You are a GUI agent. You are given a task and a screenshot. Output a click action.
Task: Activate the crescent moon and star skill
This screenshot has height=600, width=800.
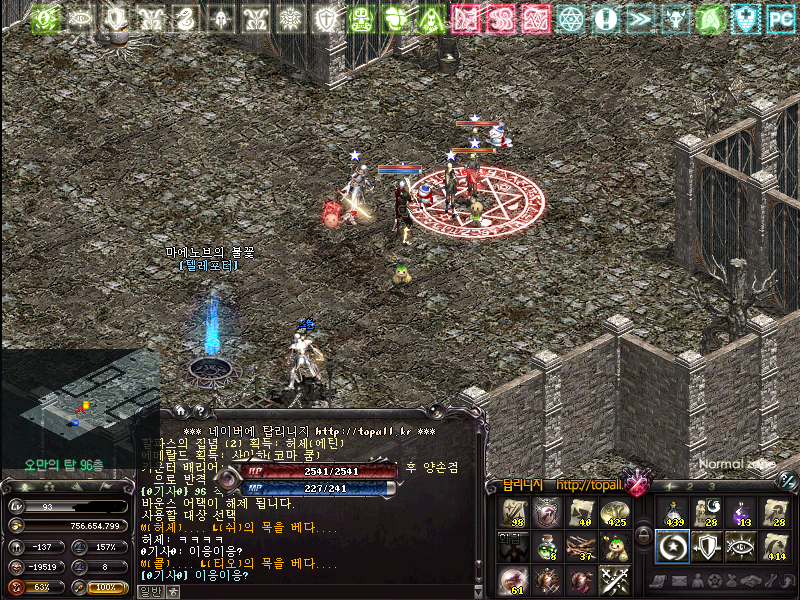[672, 546]
